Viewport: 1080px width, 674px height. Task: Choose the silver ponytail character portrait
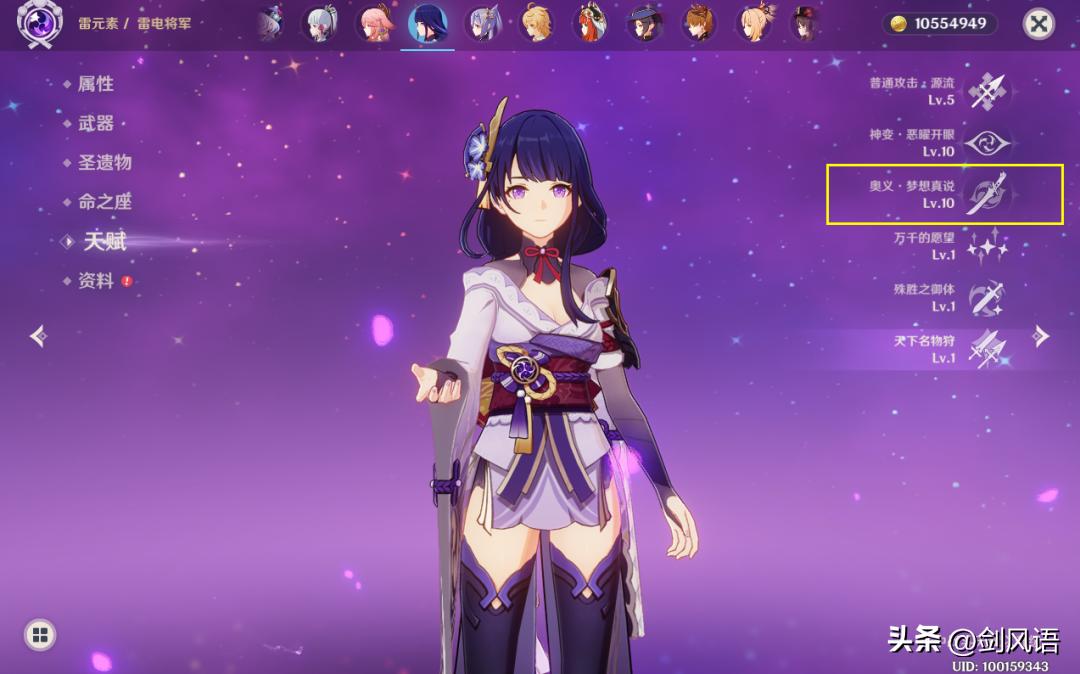coord(323,23)
